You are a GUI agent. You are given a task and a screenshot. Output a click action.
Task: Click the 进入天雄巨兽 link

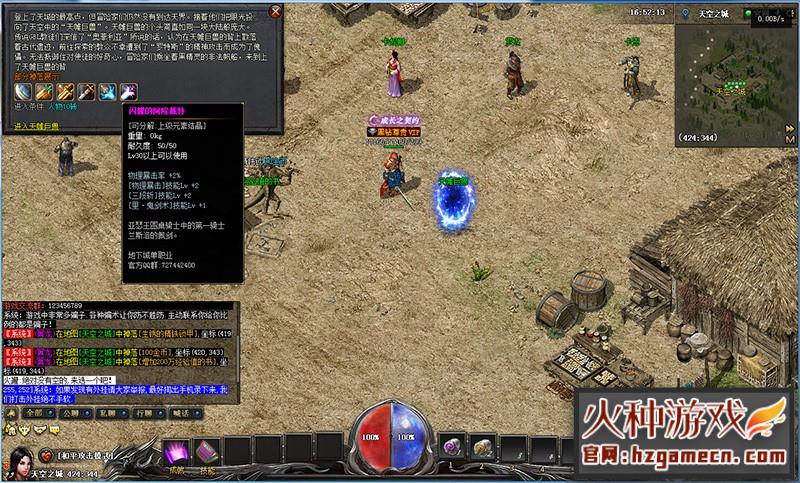pyautogui.click(x=37, y=126)
